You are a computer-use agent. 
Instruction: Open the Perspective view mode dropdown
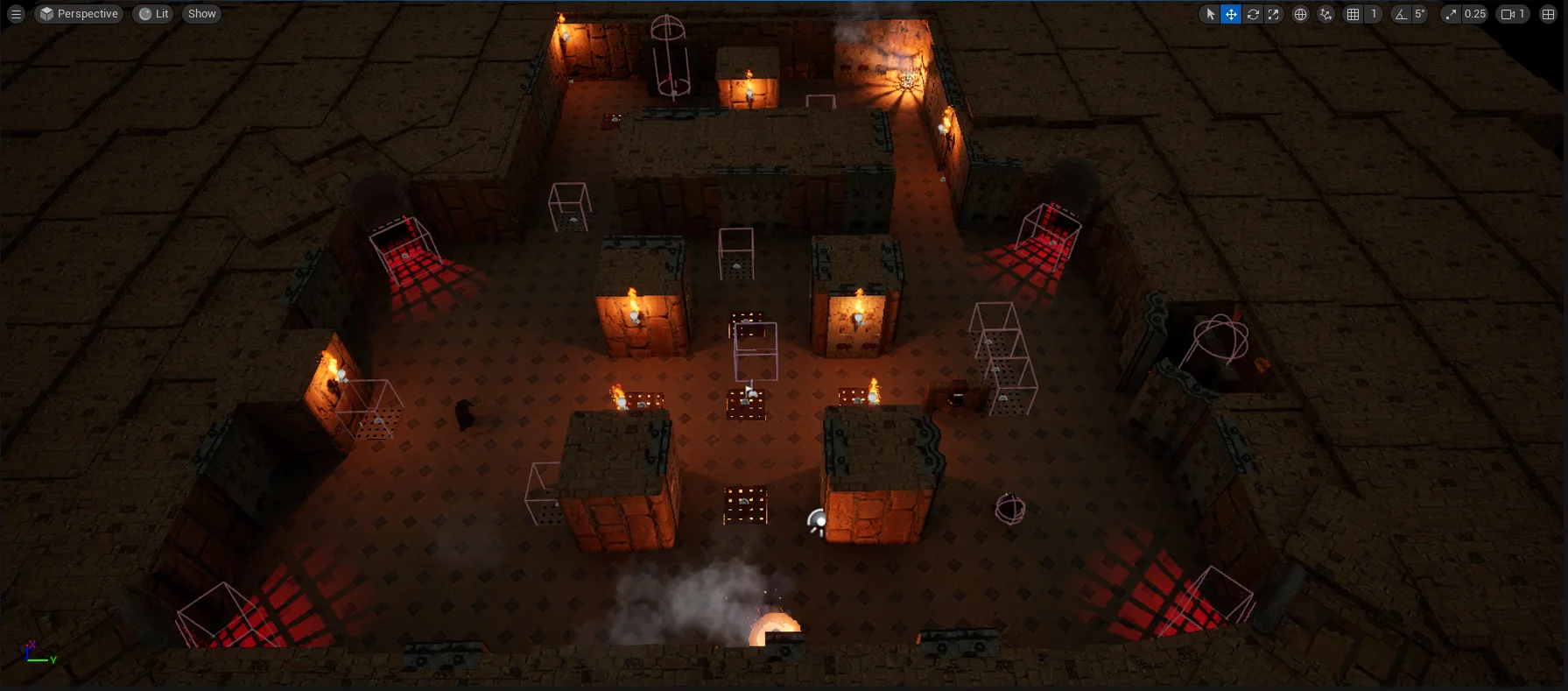(x=79, y=14)
